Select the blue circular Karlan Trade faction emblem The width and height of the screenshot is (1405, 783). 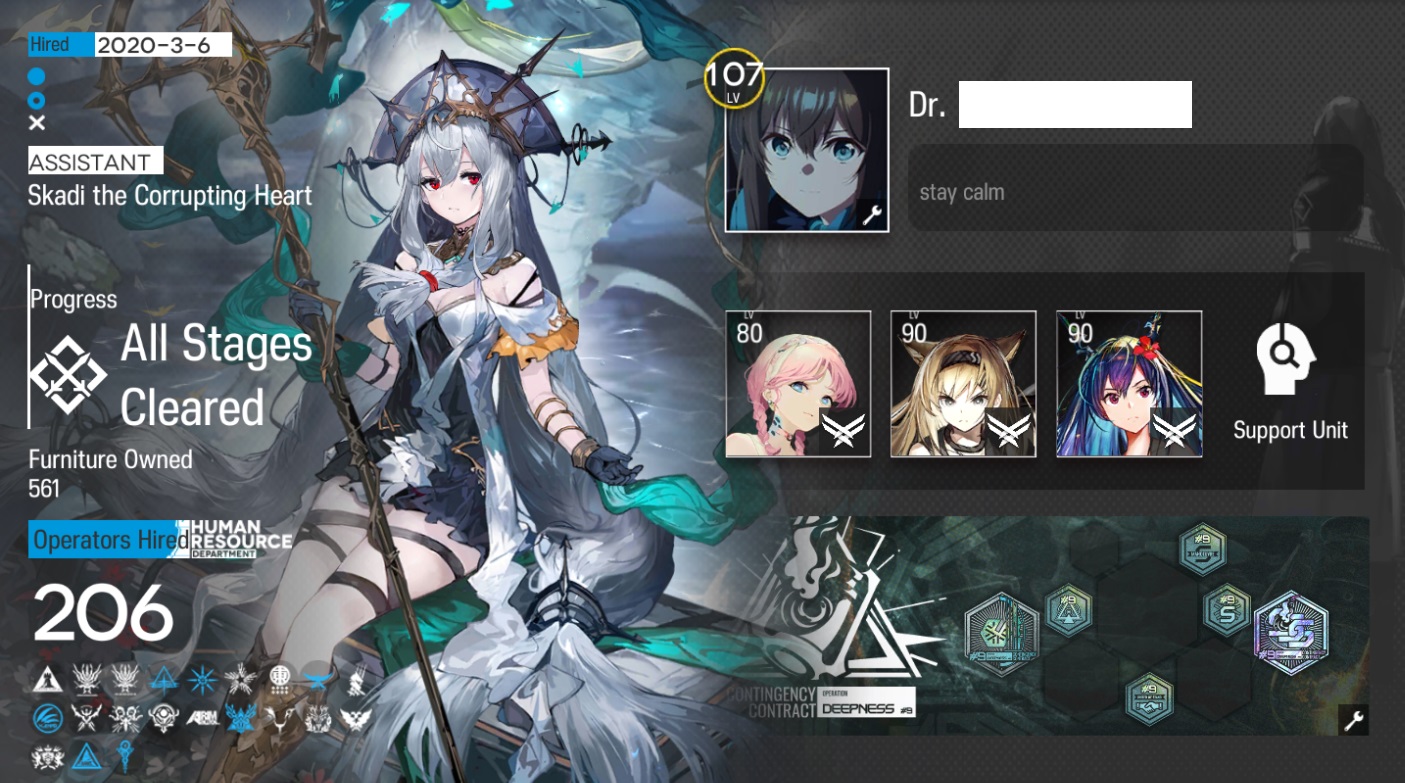click(48, 716)
